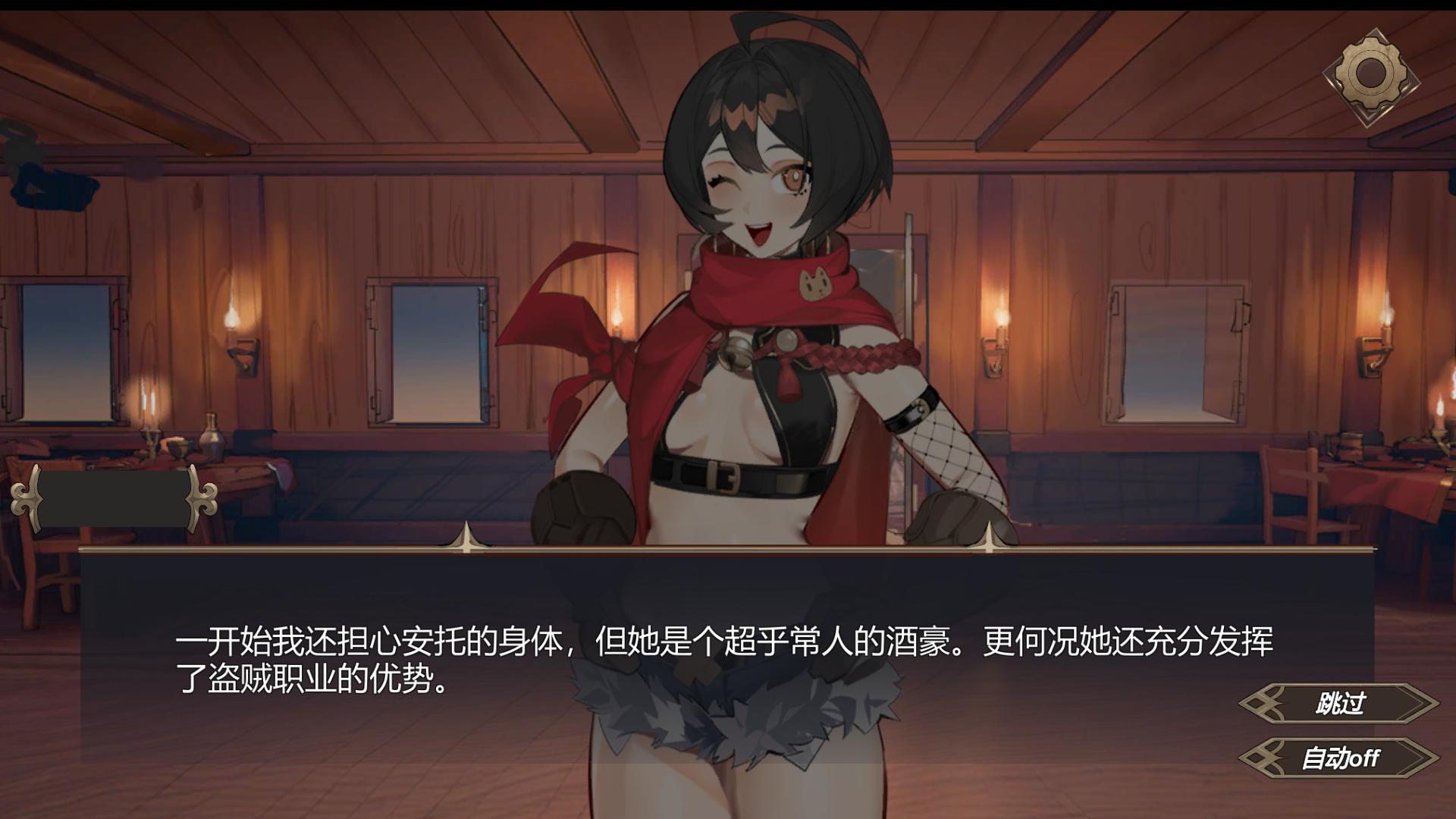The width and height of the screenshot is (1456, 819).
Task: Open the gear settings menu
Action: 1370,75
